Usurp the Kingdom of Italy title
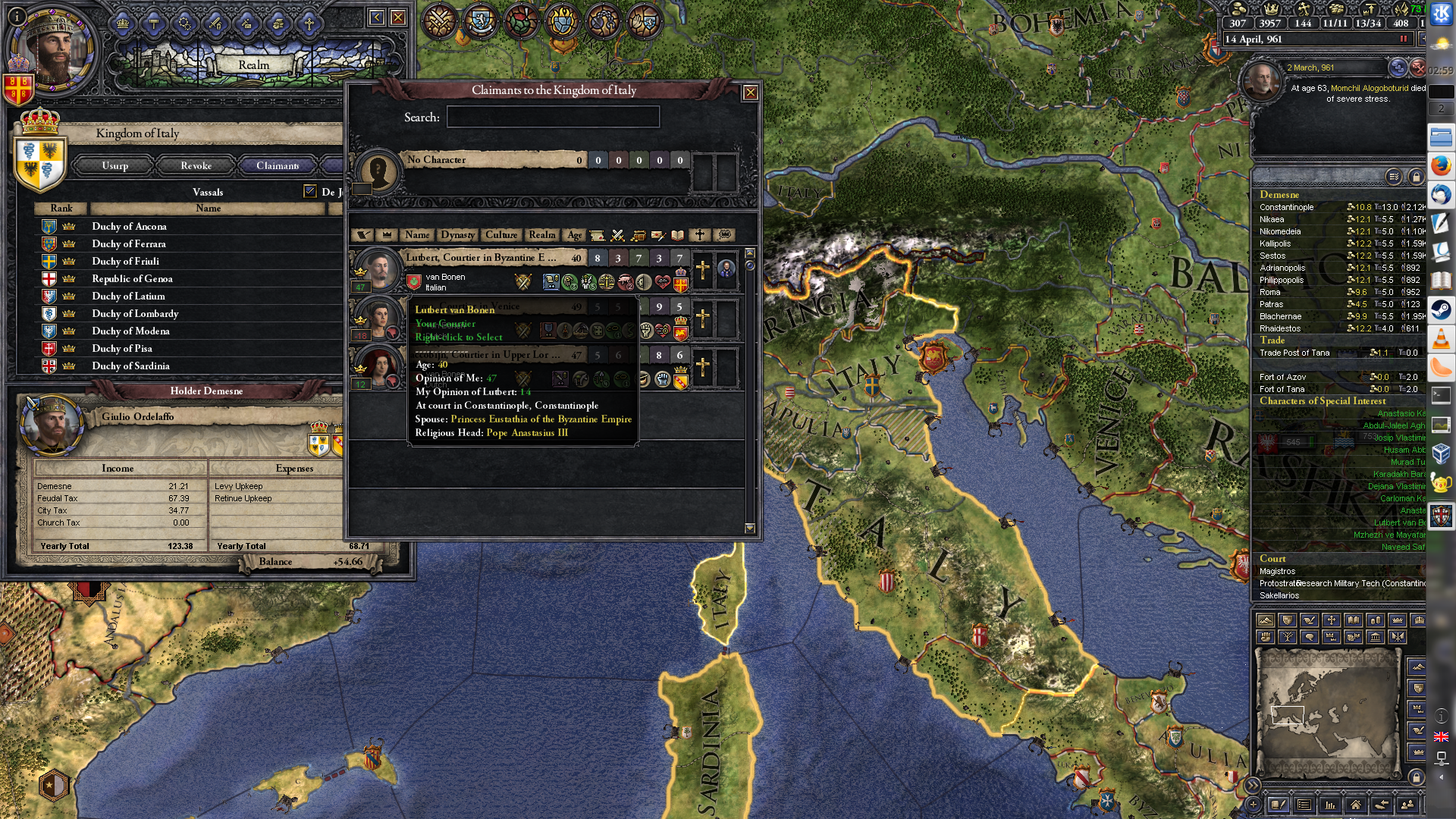The image size is (1456, 819). [115, 165]
